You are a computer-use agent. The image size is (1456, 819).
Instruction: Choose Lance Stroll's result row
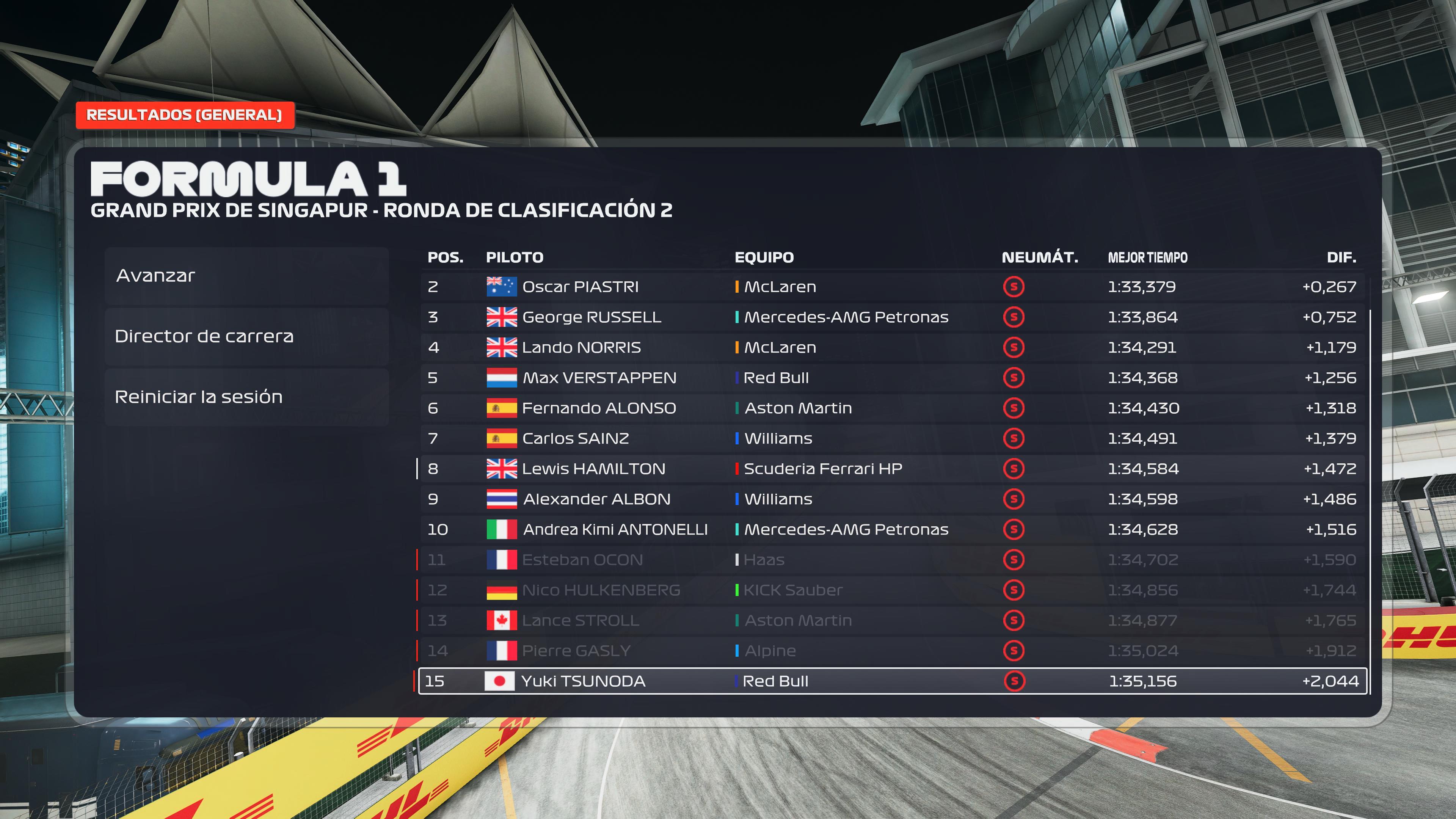[x=892, y=621]
